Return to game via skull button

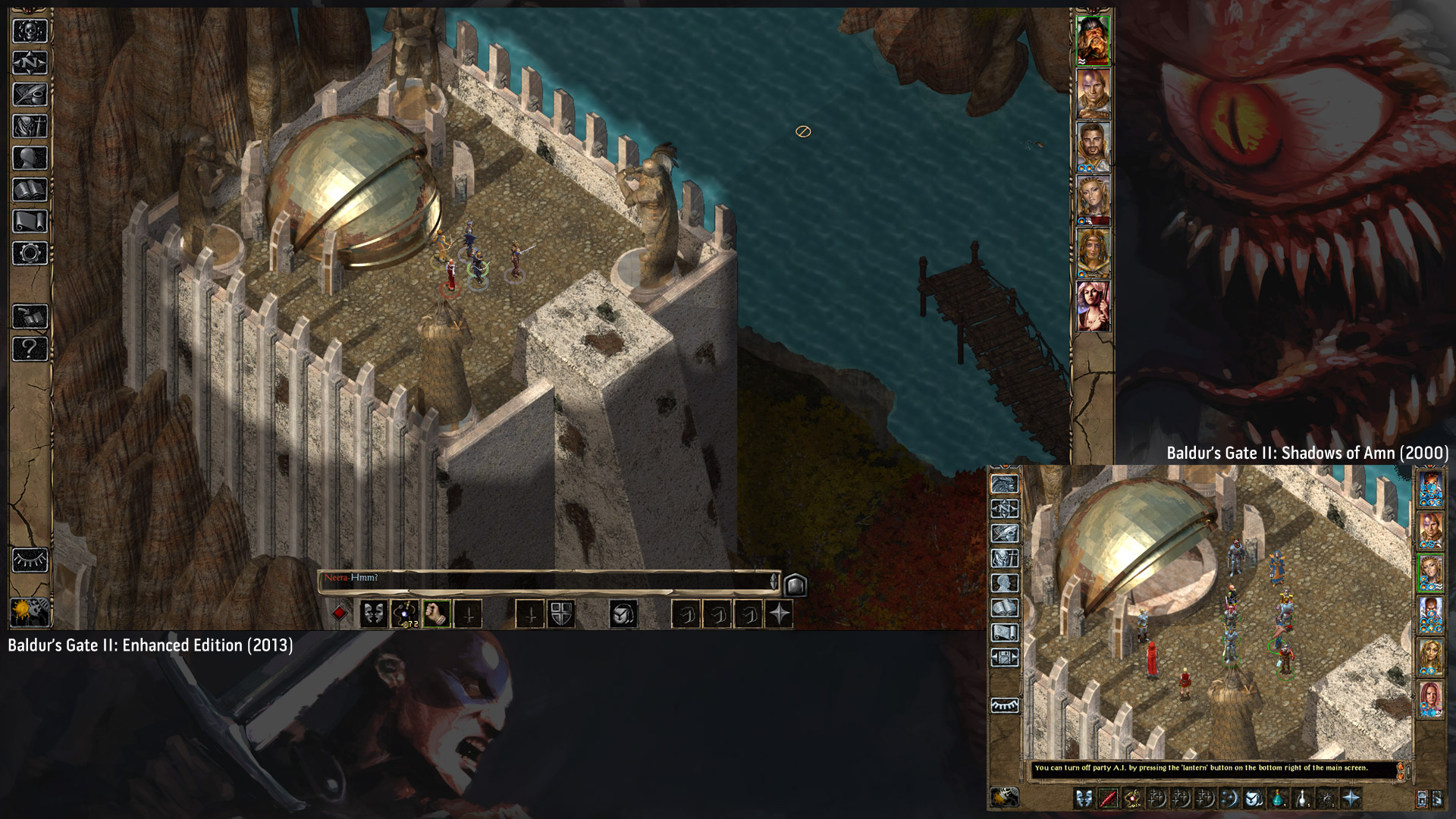(x=30, y=31)
